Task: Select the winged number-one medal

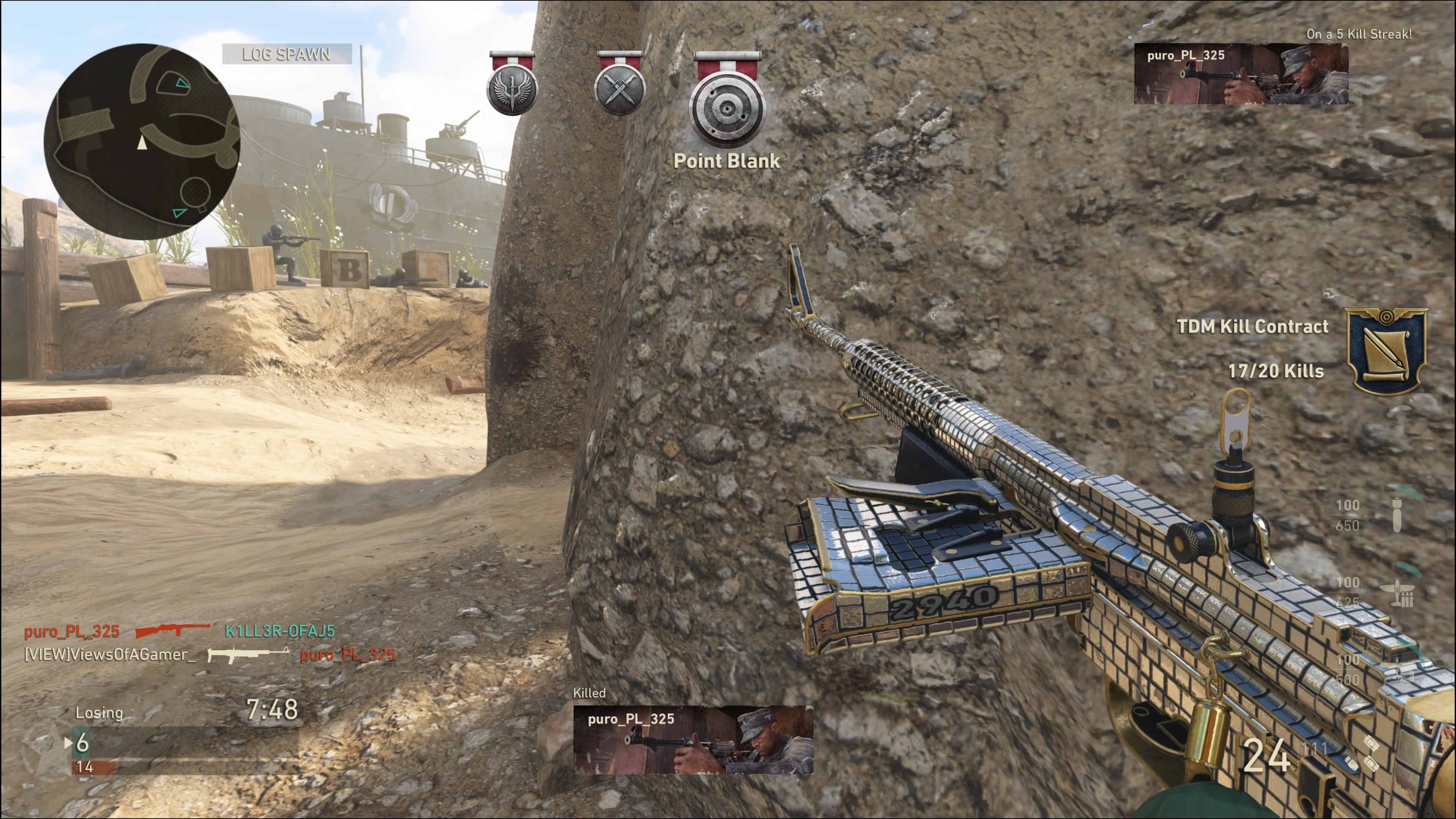Action: [x=512, y=89]
